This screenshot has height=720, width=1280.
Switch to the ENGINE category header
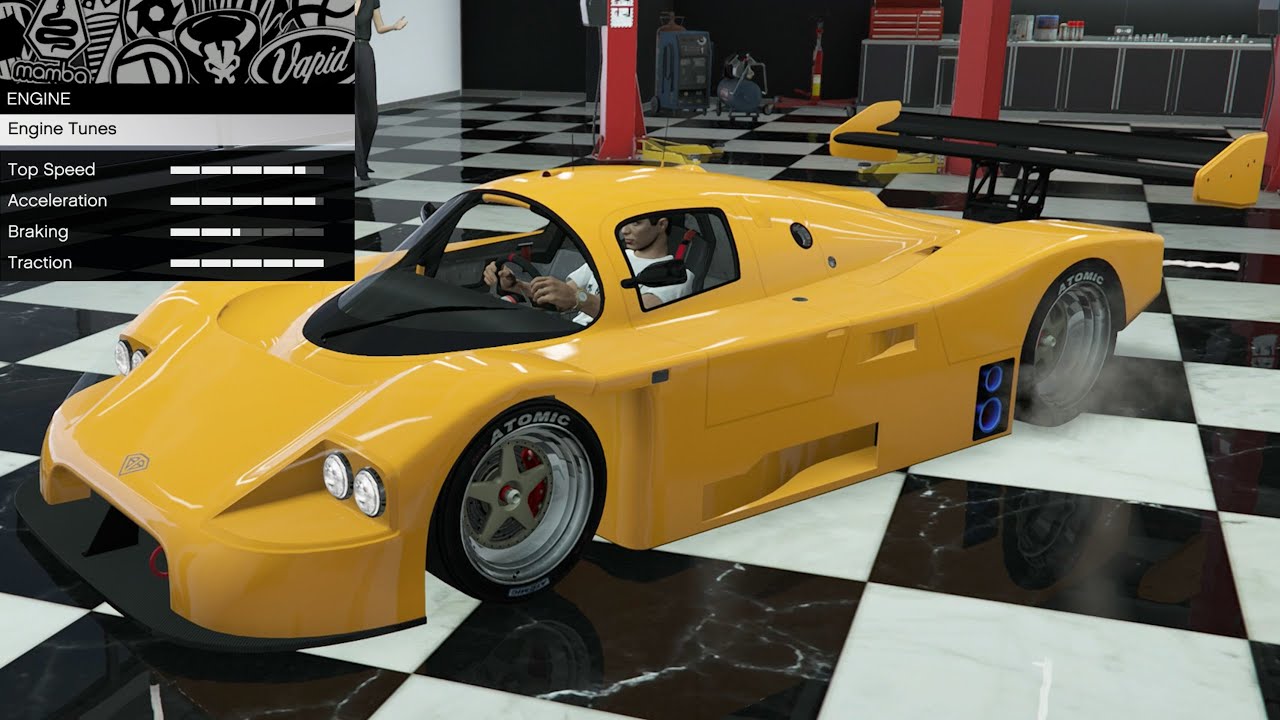pos(40,98)
